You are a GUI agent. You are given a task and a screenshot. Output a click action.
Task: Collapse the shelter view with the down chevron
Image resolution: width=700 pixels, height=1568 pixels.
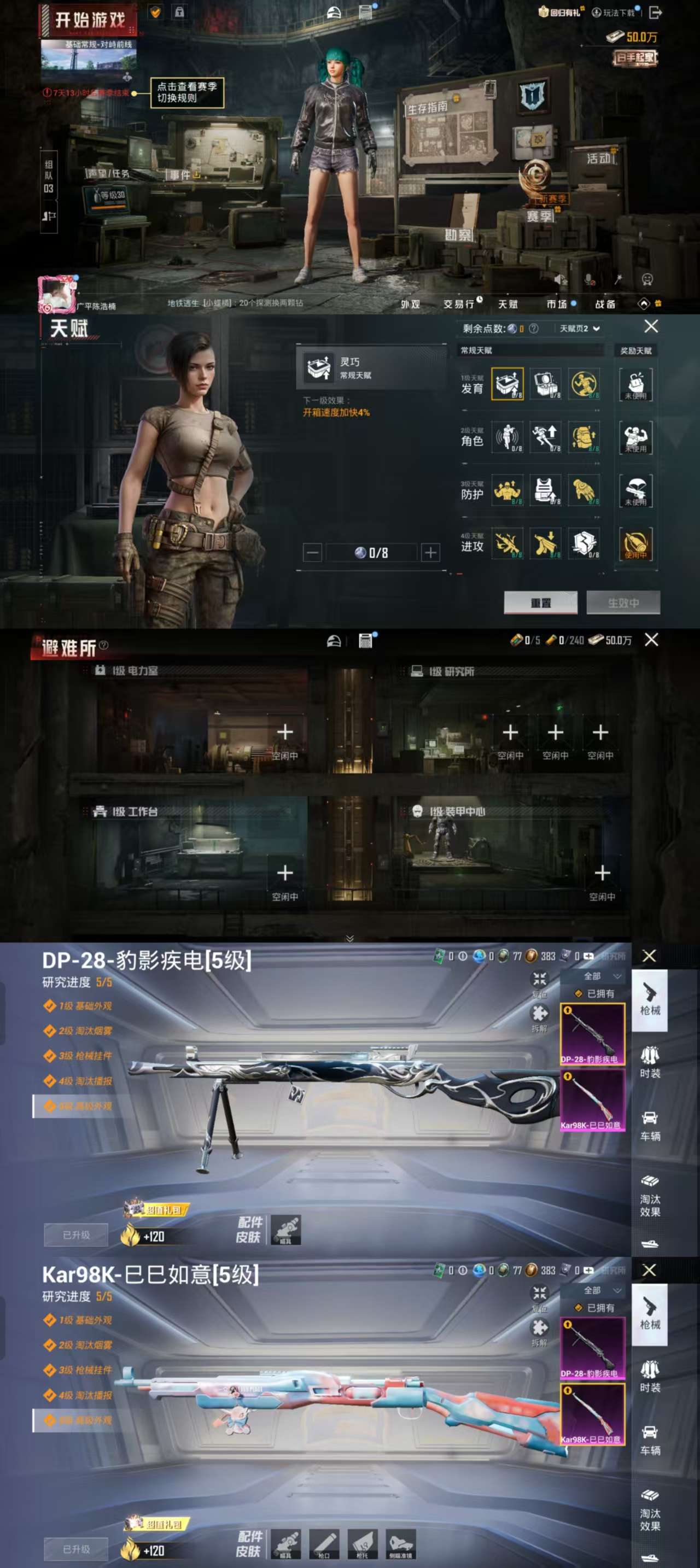349,938
